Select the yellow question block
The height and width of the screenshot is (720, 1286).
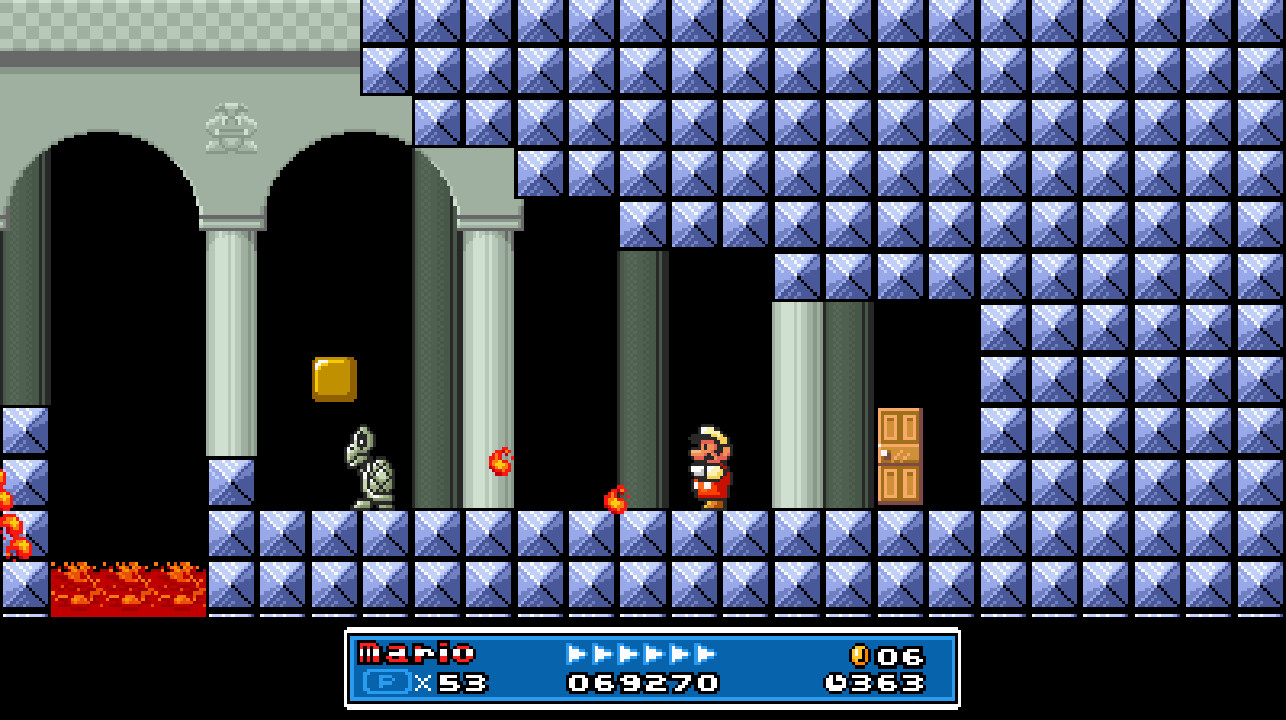[x=335, y=380]
